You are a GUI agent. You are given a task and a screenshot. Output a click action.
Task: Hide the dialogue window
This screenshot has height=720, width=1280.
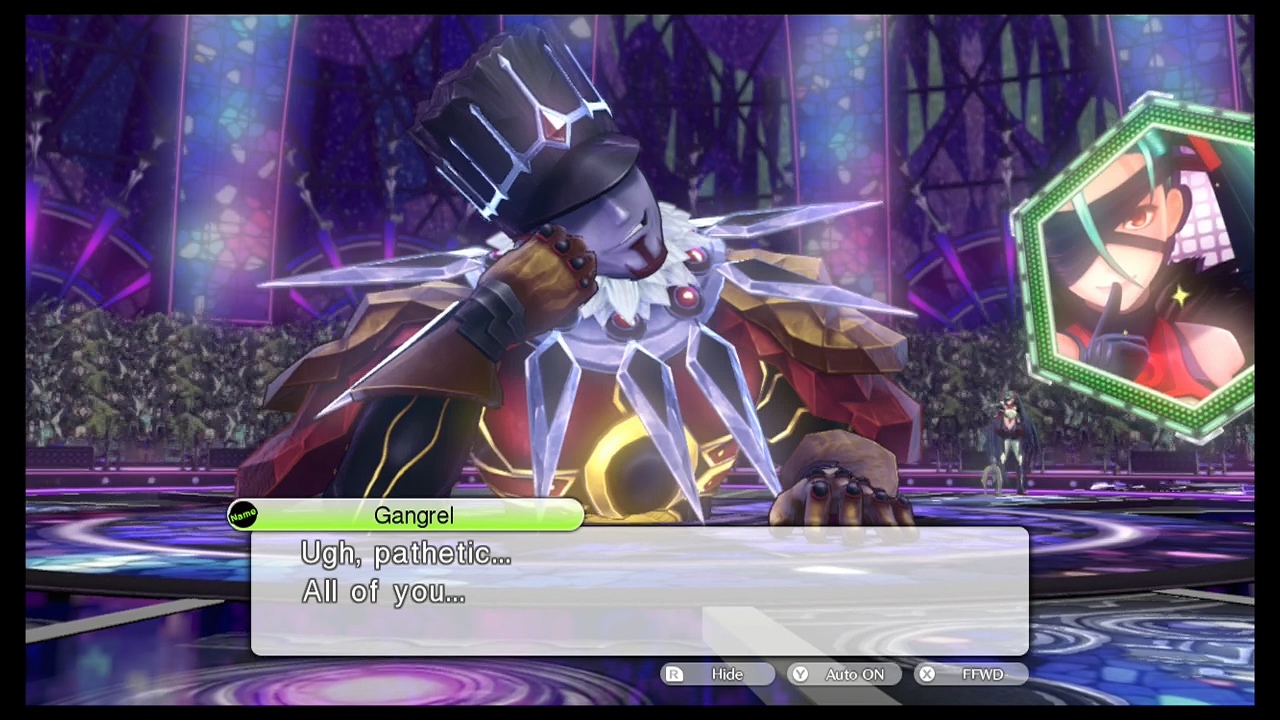point(717,674)
